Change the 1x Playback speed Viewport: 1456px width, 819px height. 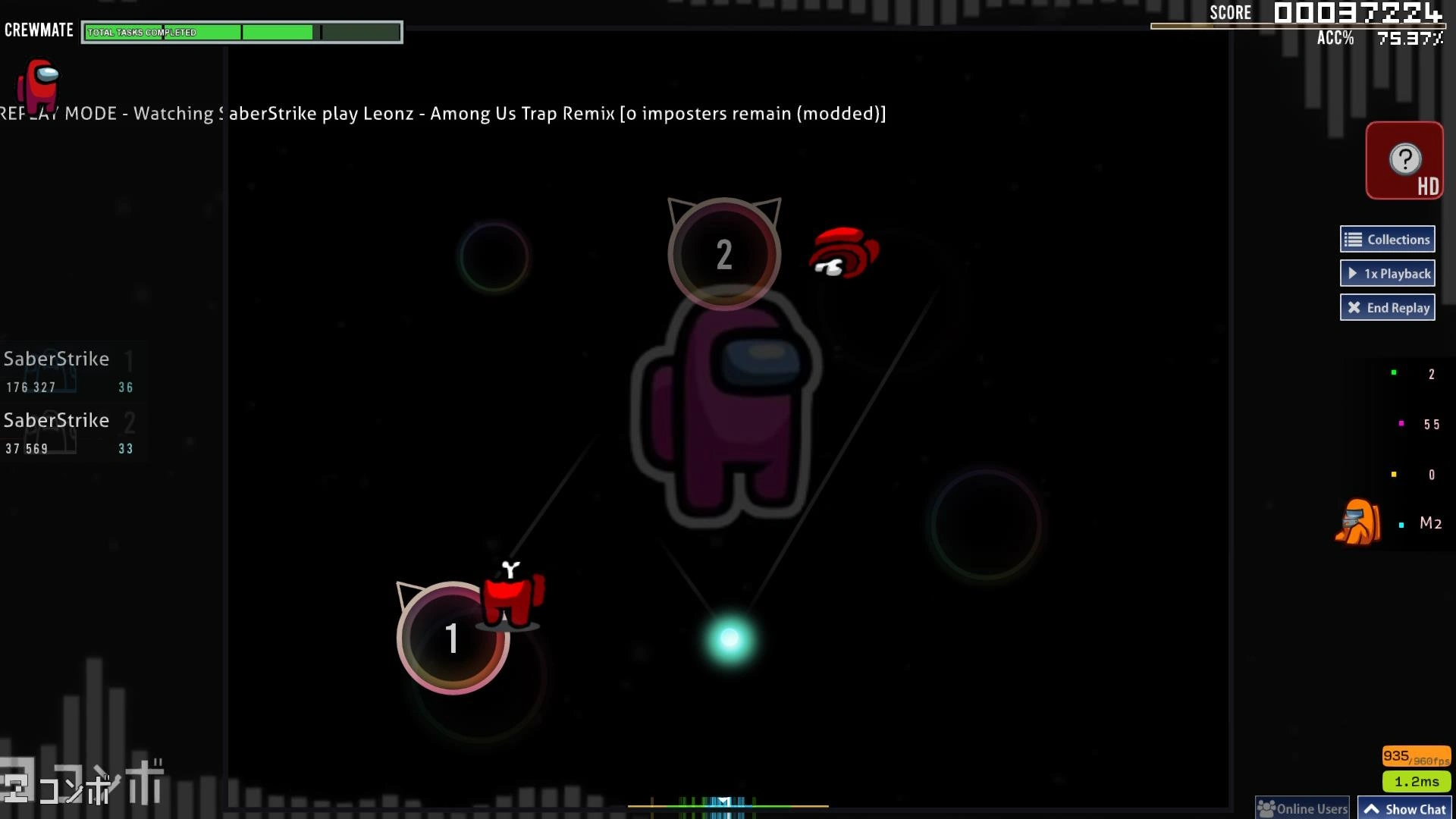(x=1387, y=274)
